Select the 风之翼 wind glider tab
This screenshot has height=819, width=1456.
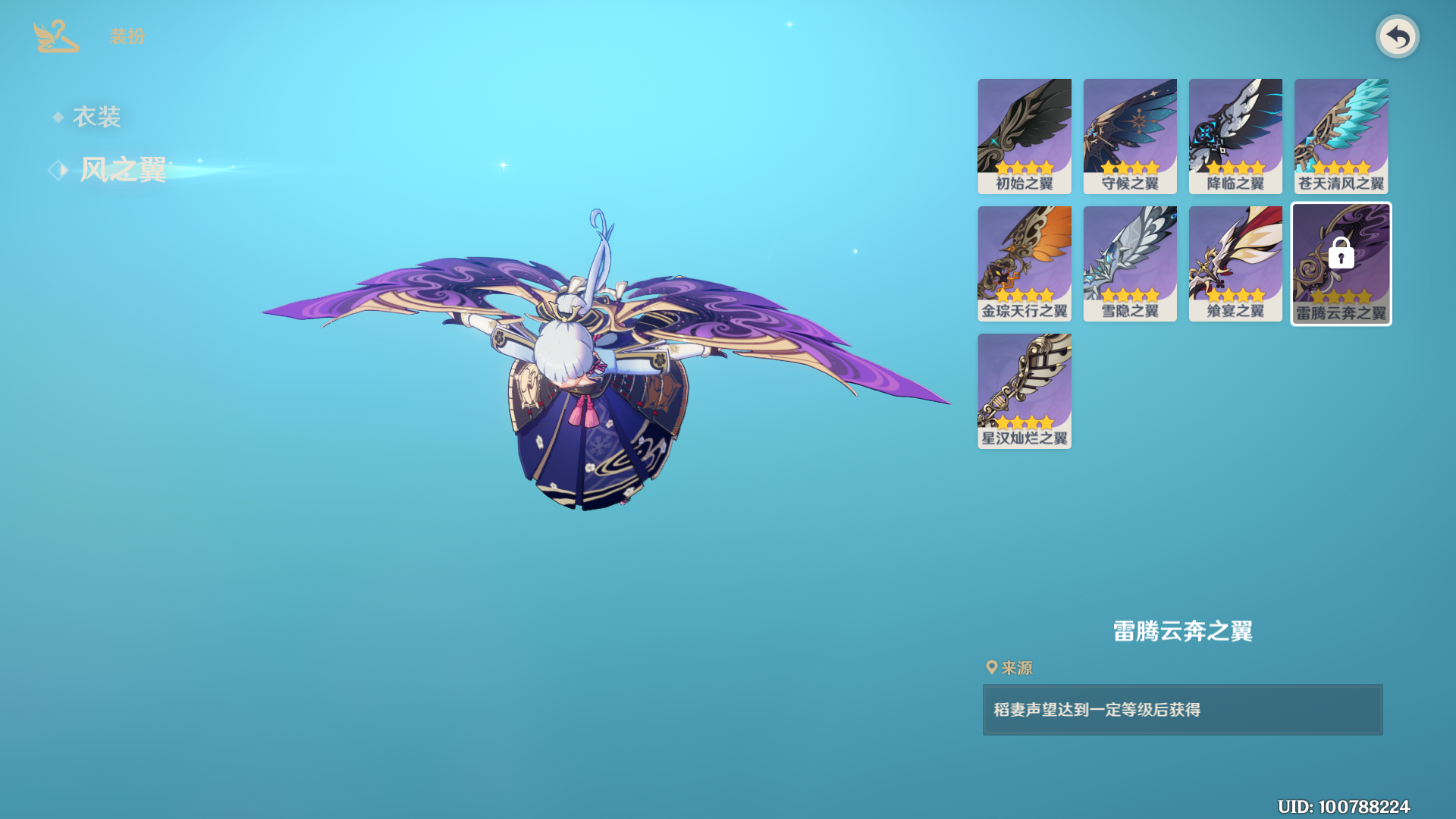[122, 170]
